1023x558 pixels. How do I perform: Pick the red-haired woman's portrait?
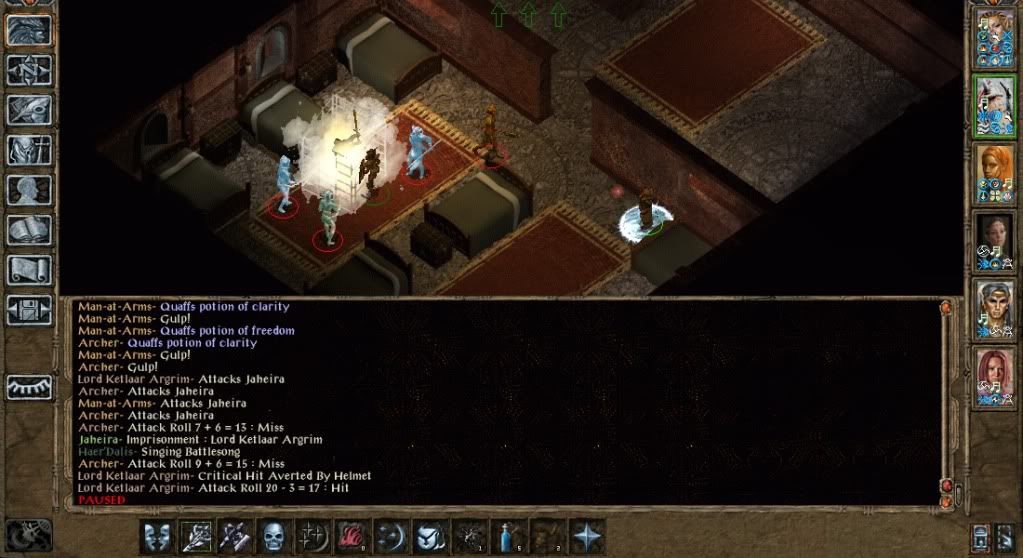pos(994,376)
